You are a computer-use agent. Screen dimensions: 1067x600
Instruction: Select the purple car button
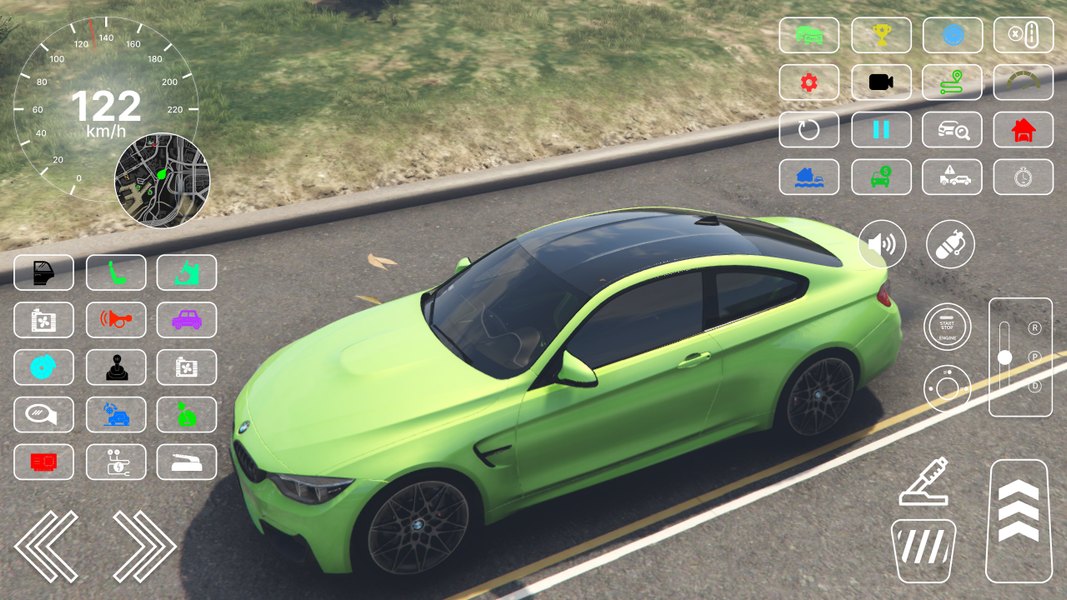click(187, 320)
